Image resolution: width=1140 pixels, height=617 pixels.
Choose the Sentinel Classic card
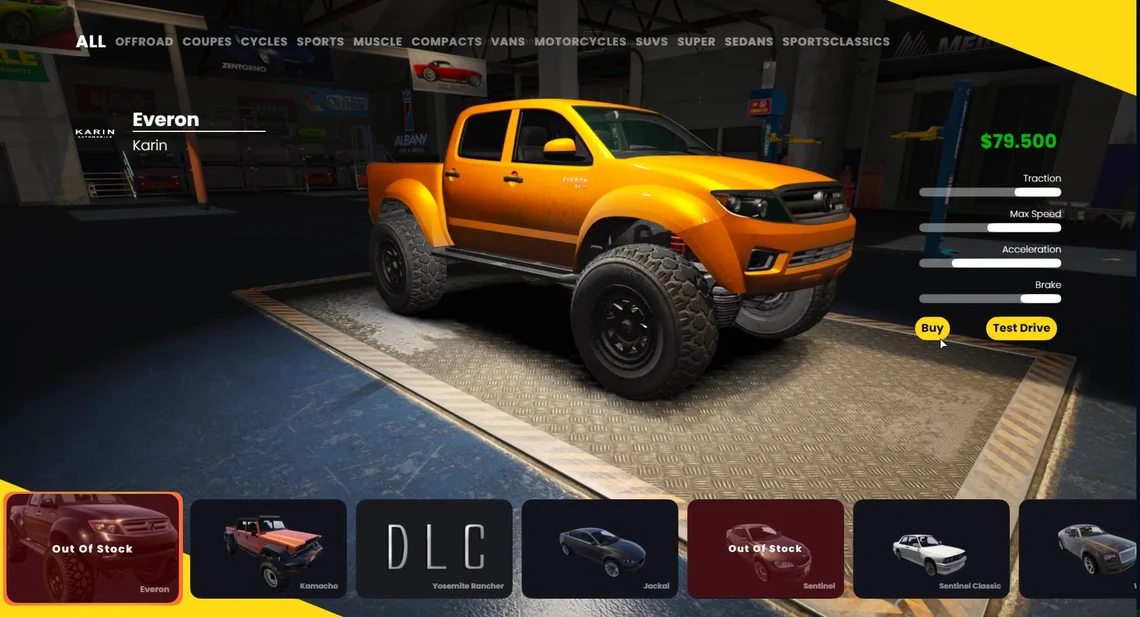[x=931, y=548]
